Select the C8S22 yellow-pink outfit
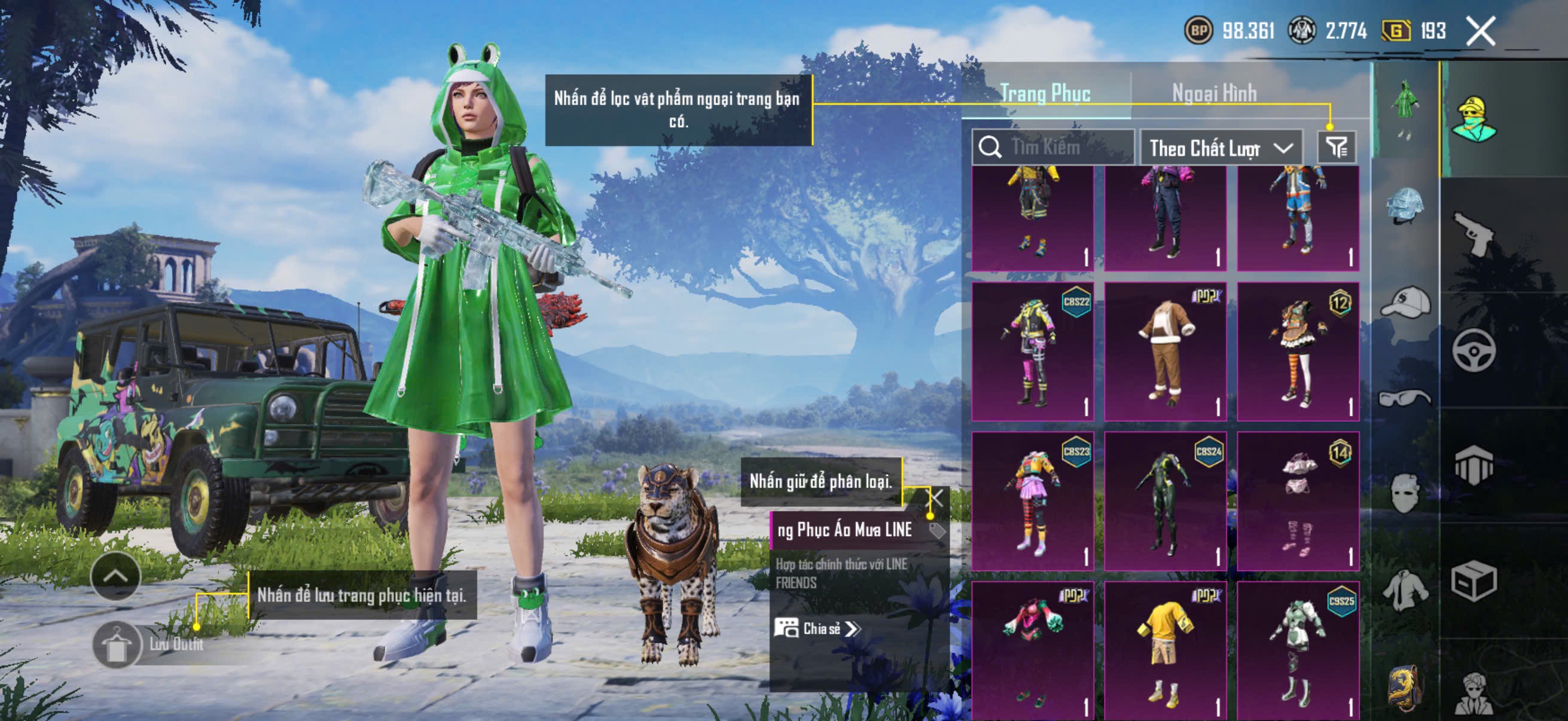1568x721 pixels. click(x=1032, y=352)
